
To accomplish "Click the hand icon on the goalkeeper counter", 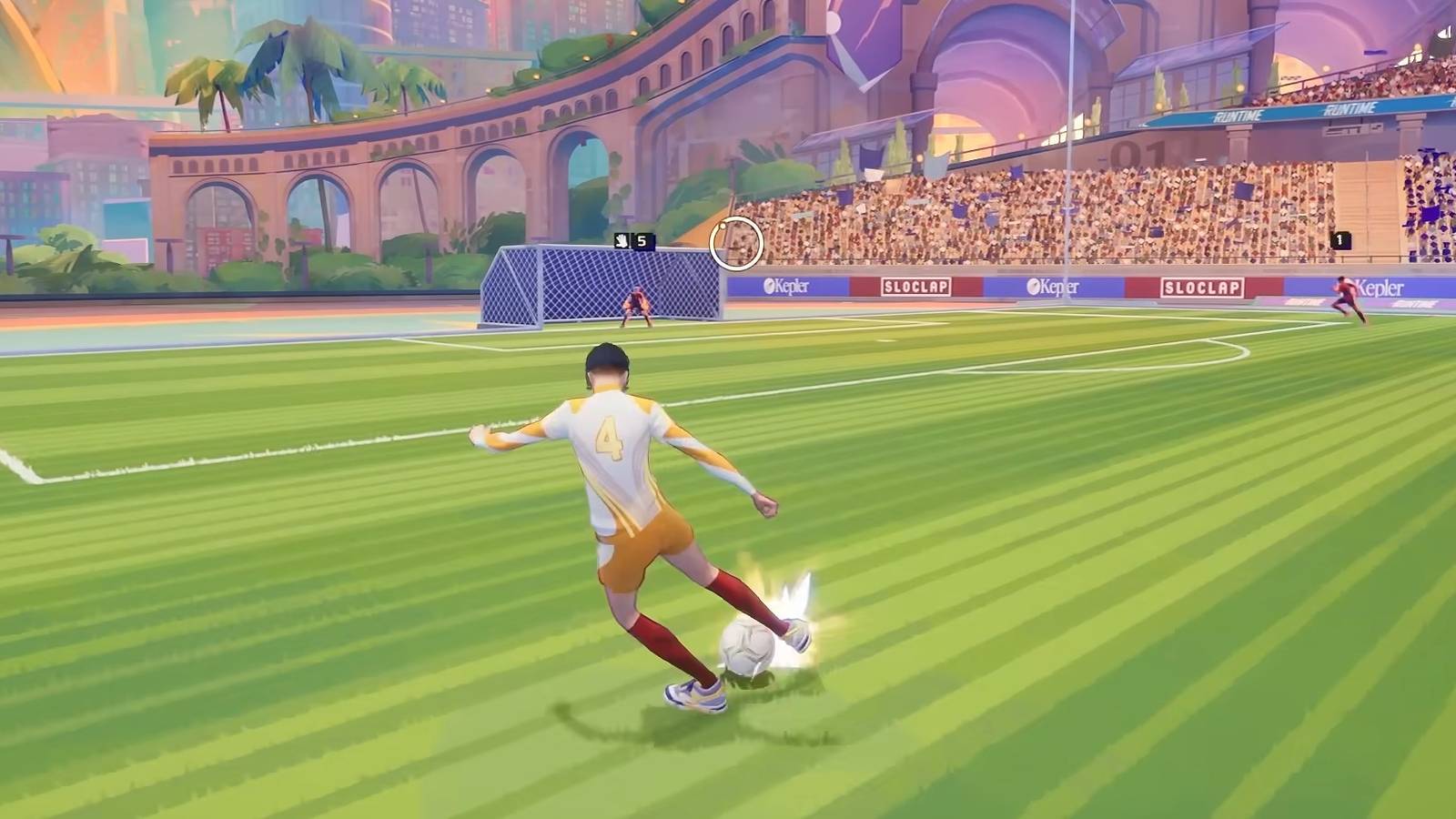I will pos(622,241).
